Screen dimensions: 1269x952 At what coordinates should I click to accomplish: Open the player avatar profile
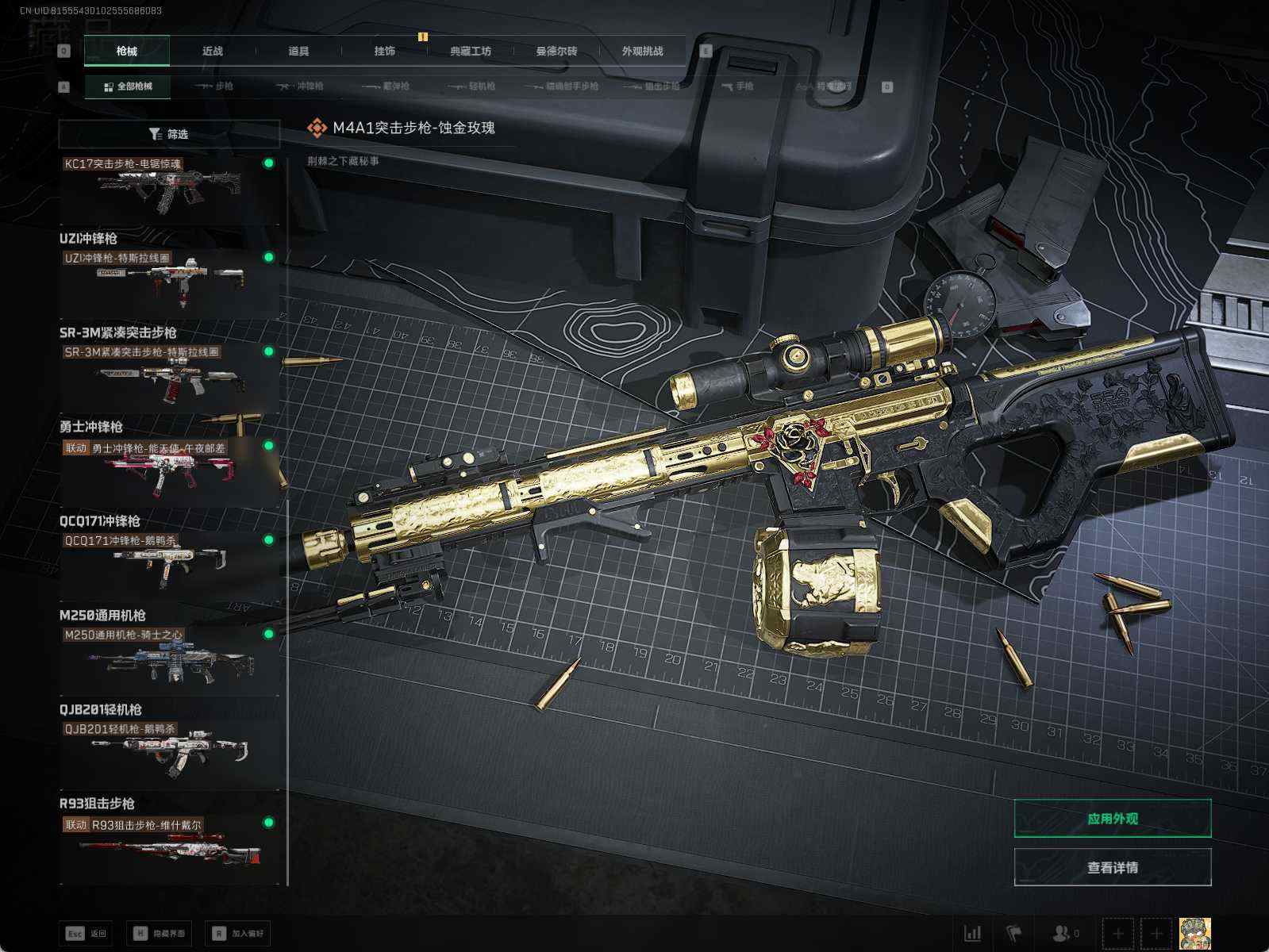(1194, 933)
